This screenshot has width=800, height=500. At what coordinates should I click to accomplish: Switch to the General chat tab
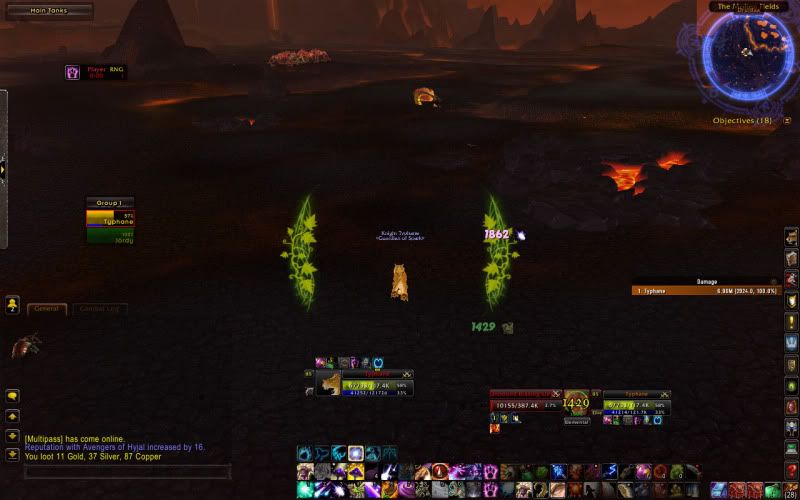click(46, 309)
